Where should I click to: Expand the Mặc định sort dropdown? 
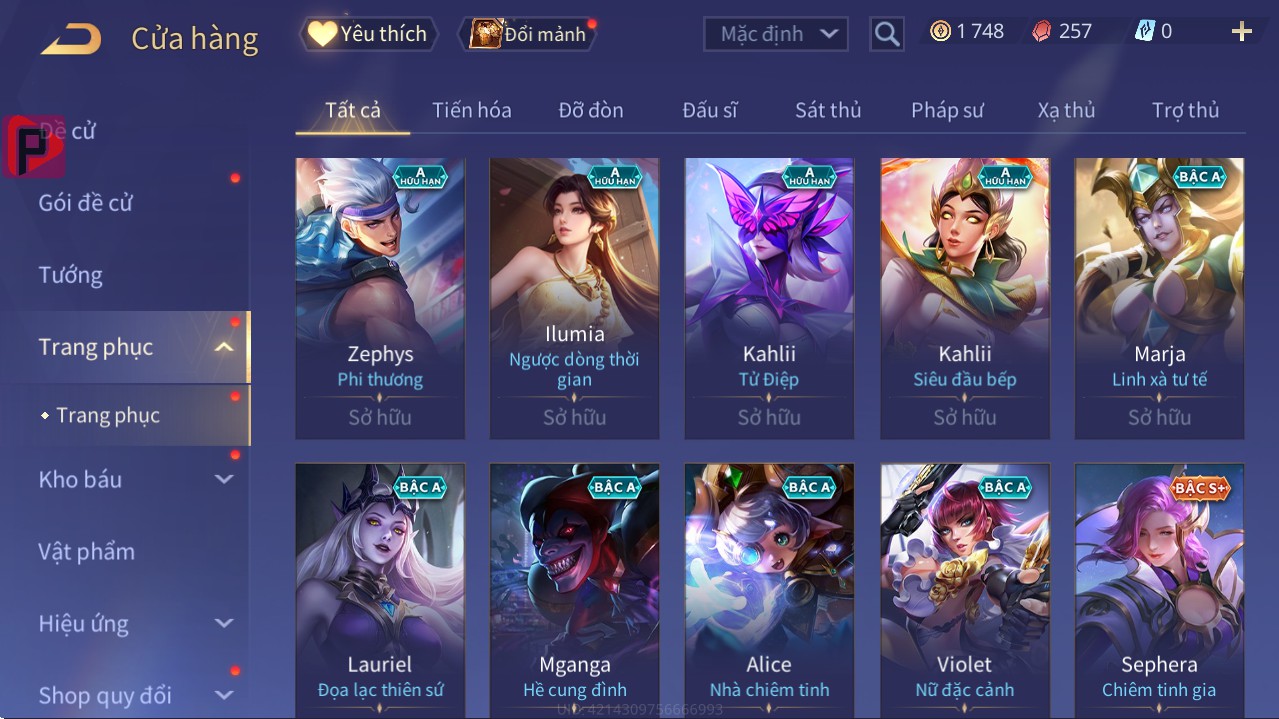pos(776,34)
